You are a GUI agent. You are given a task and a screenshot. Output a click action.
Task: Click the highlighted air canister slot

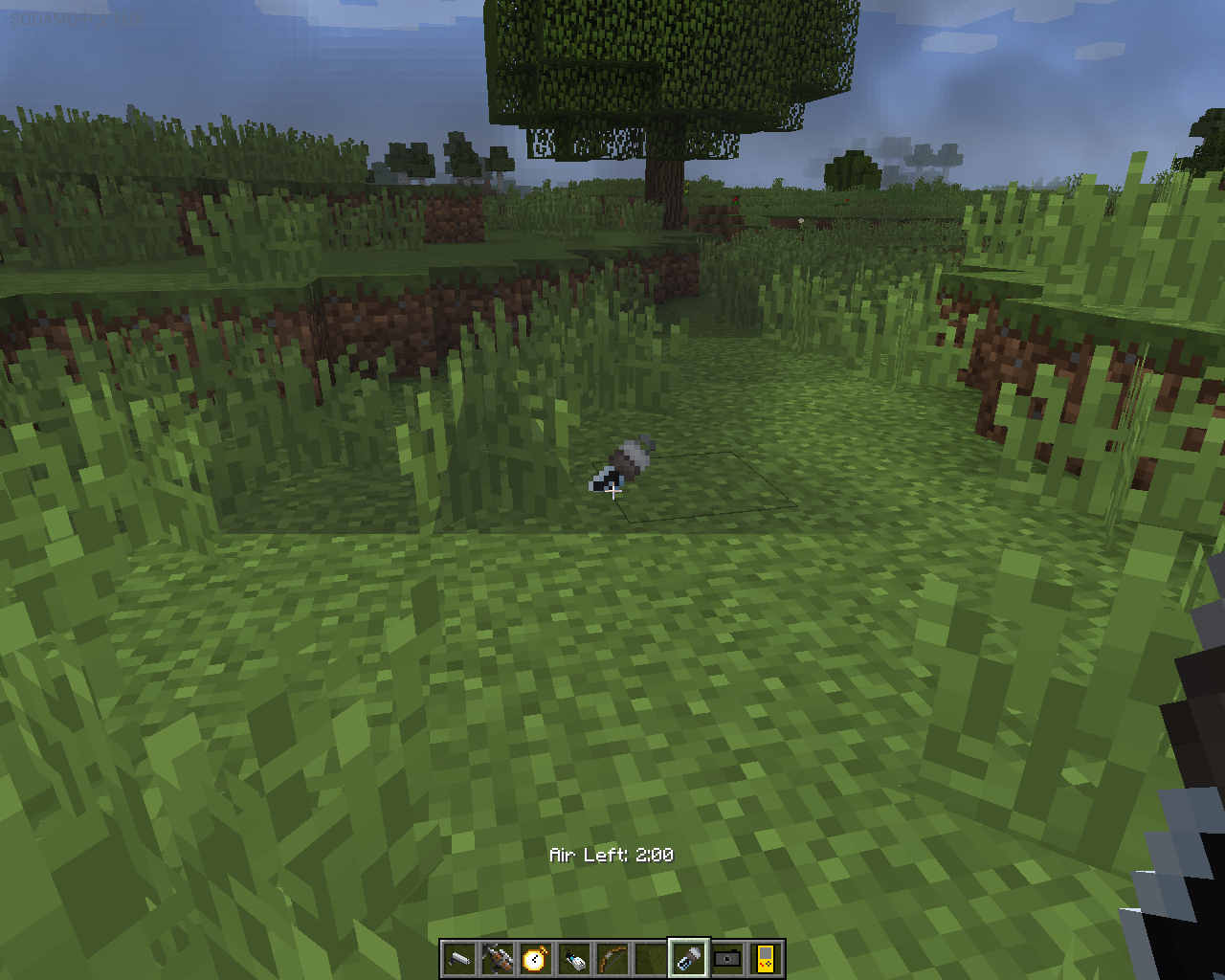click(689, 958)
